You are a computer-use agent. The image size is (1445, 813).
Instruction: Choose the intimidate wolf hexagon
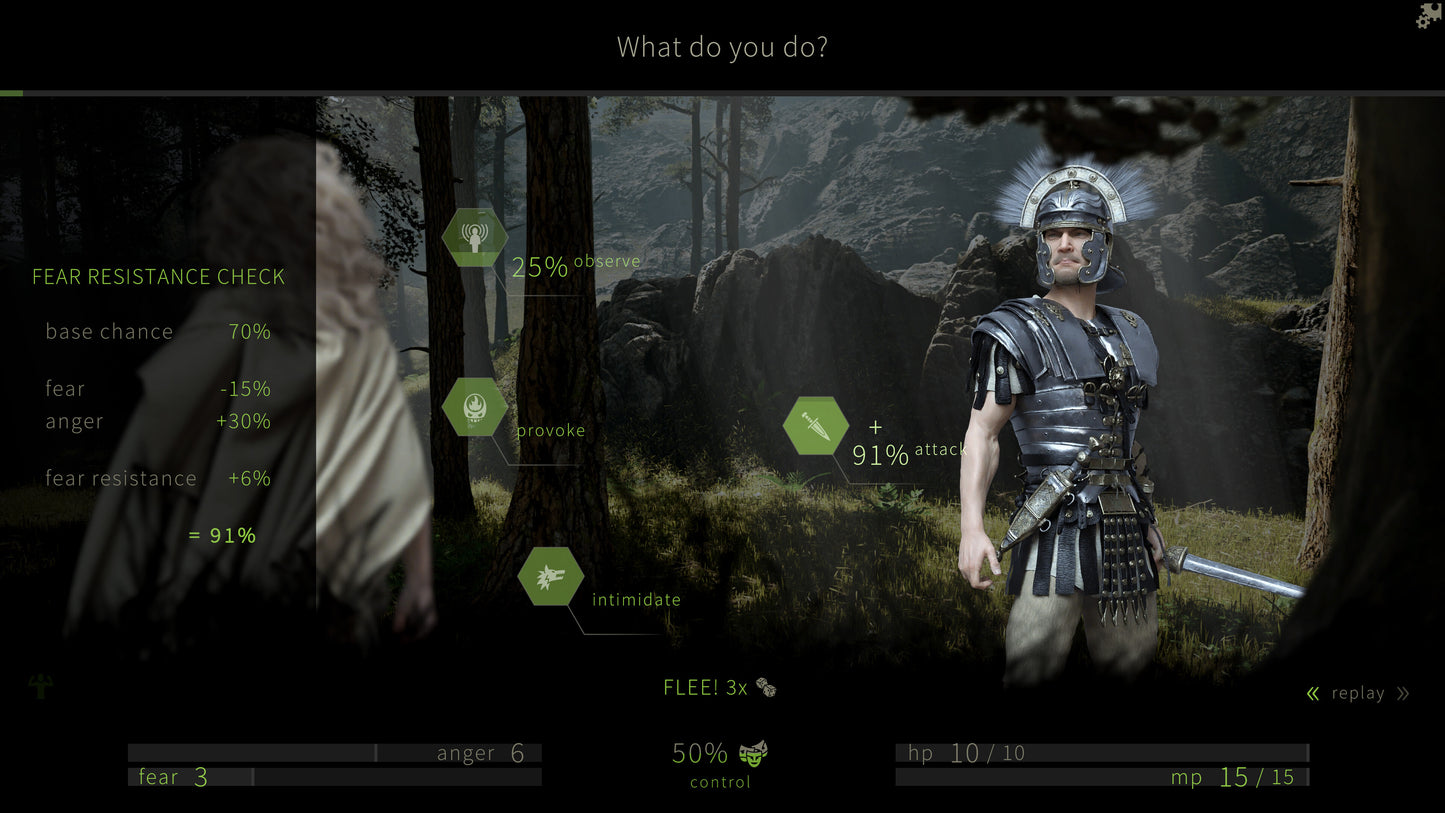(551, 577)
